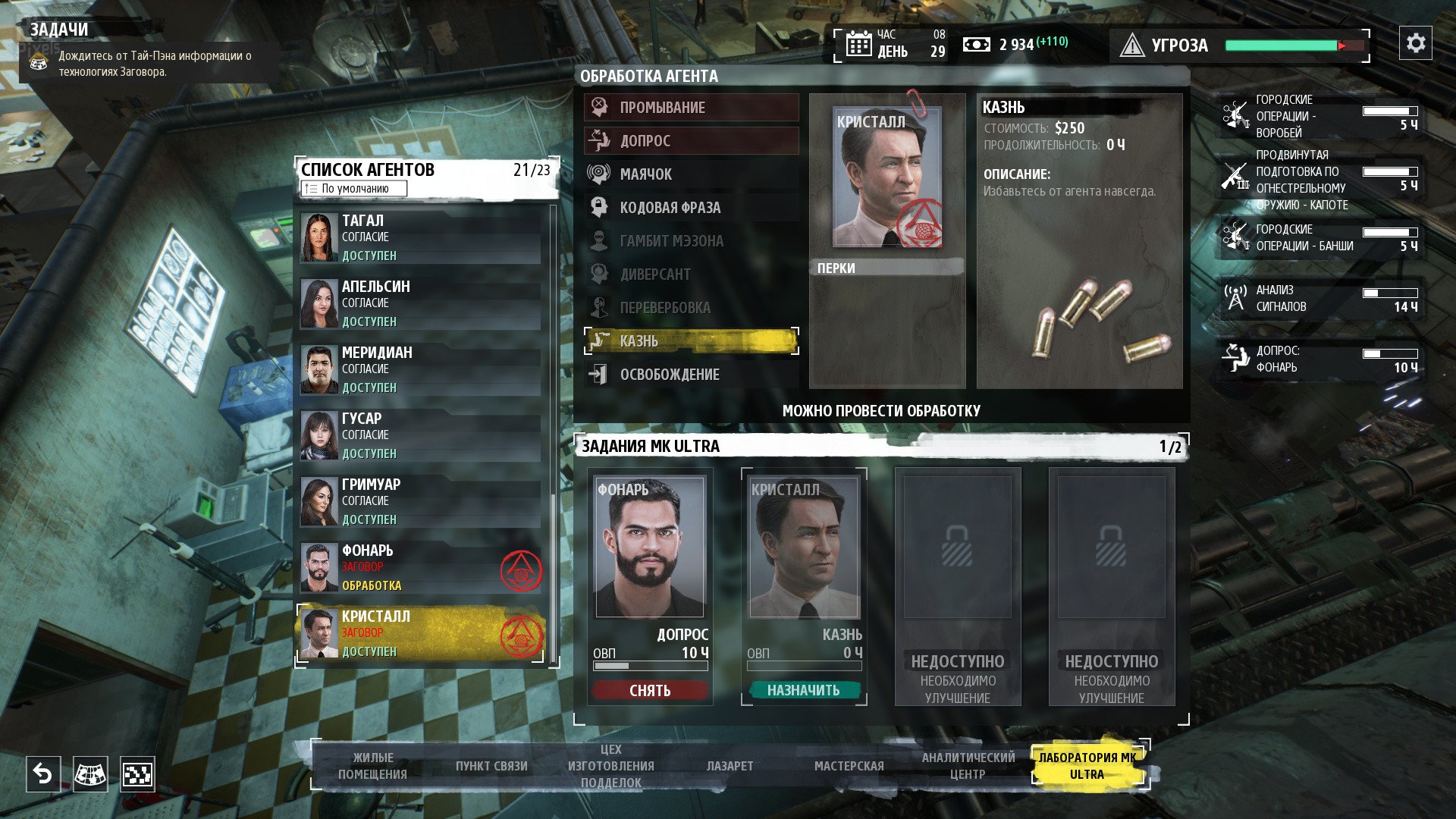This screenshot has width=1456, height=819.
Task: Select agent Фонарь in the agent list
Action: [421, 568]
